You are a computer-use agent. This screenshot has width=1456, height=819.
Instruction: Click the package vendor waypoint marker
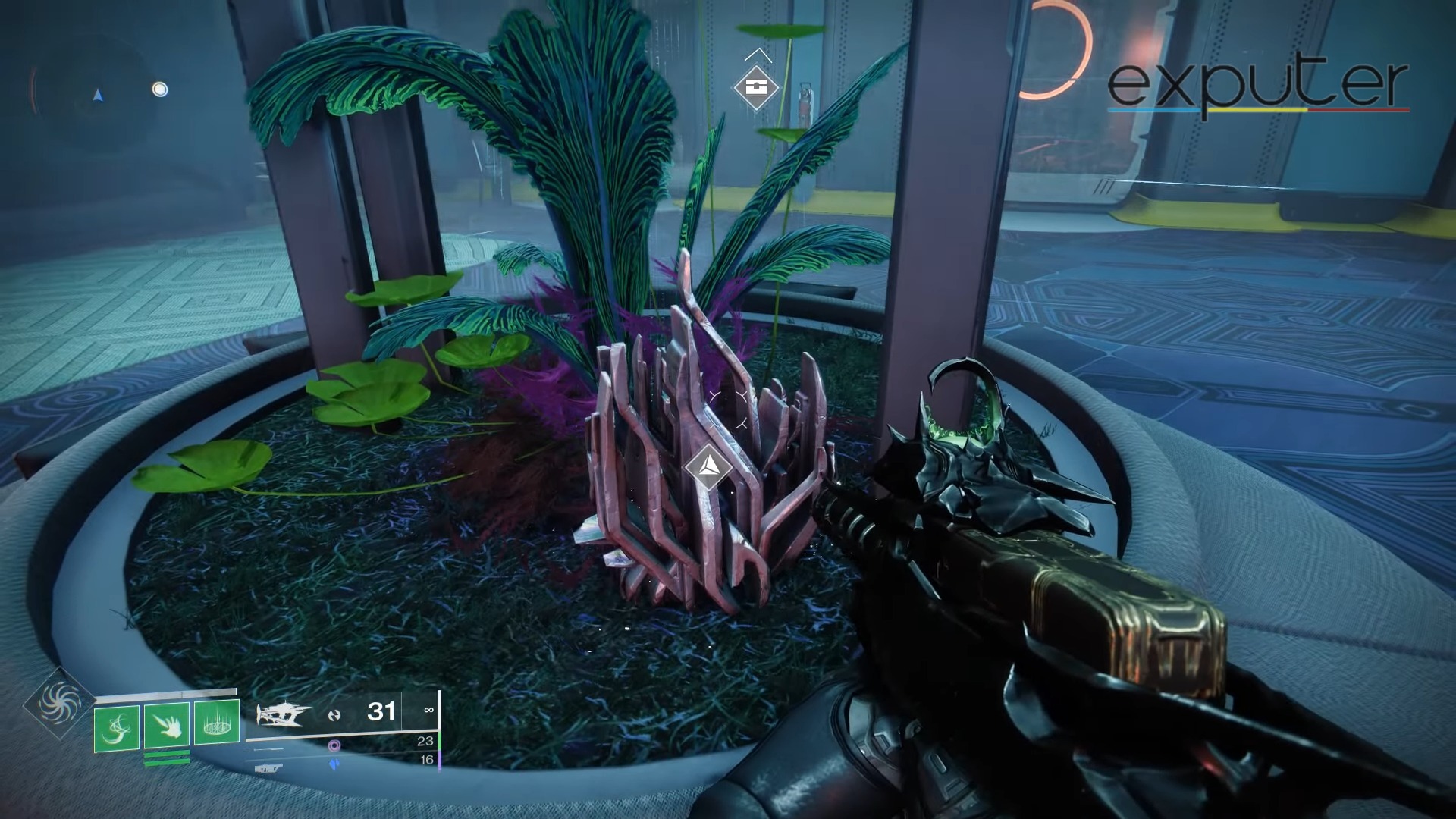755,86
